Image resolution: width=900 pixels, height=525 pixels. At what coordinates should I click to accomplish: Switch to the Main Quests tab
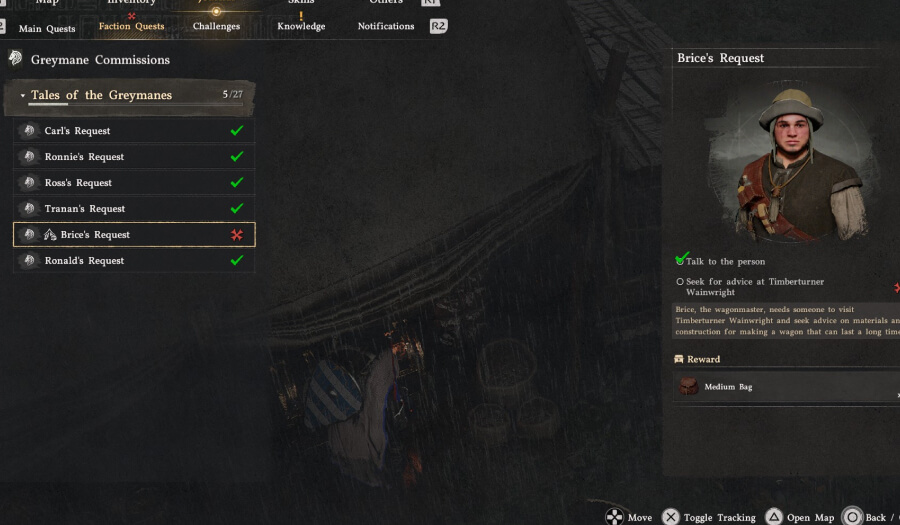coord(47,29)
